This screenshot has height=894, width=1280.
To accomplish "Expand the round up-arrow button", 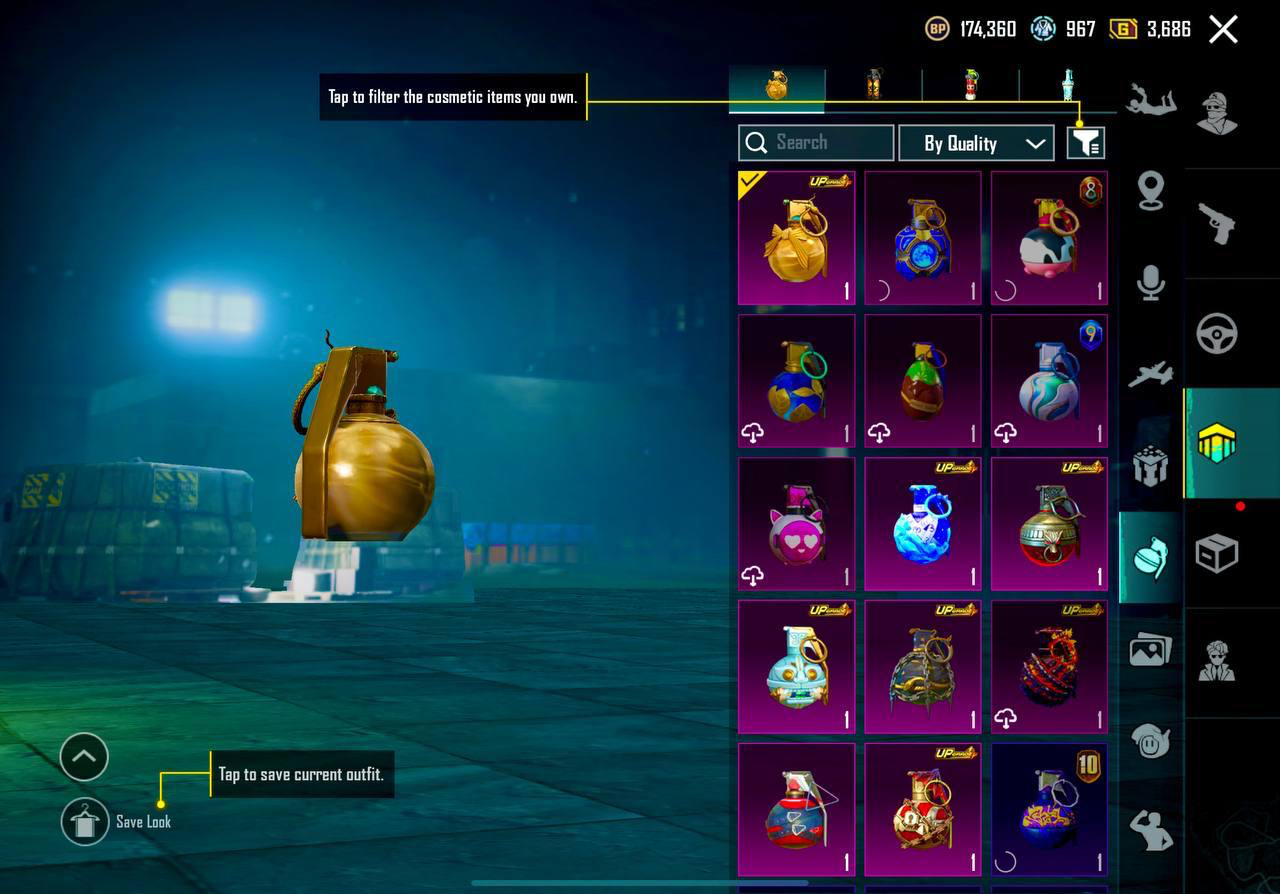I will coord(84,757).
